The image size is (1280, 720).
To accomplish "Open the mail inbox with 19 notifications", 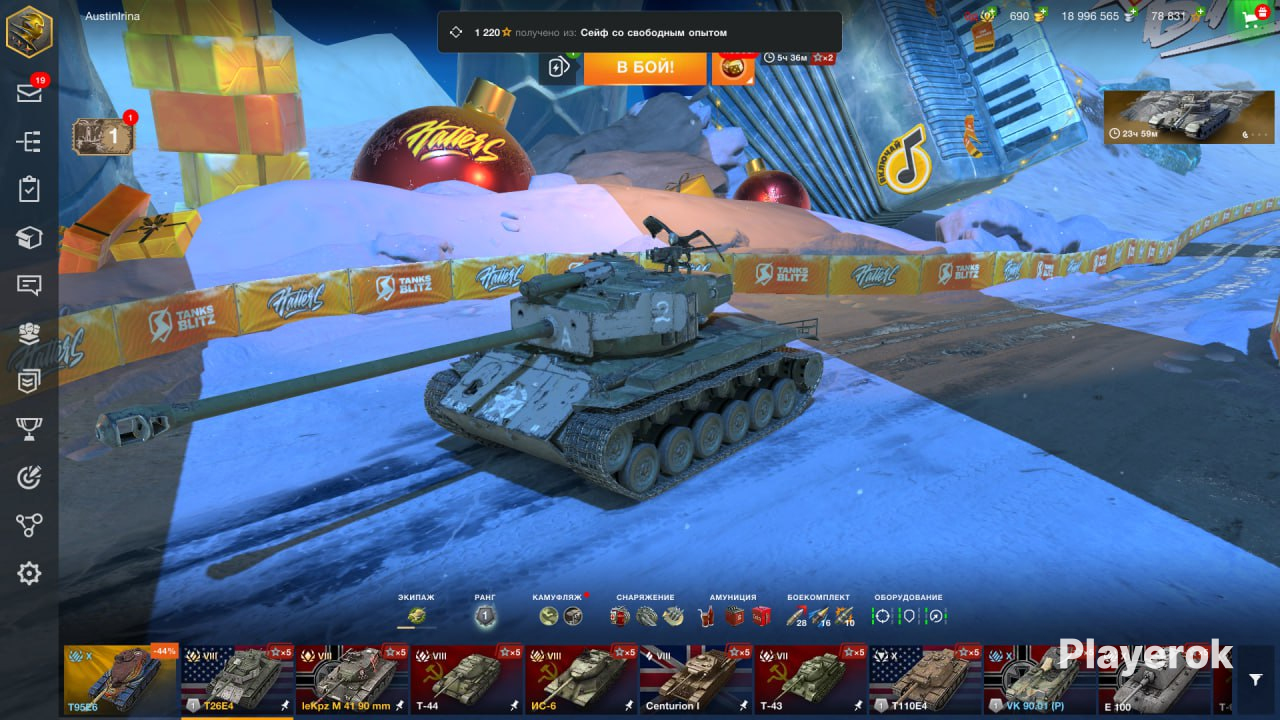I will pyautogui.click(x=29, y=93).
